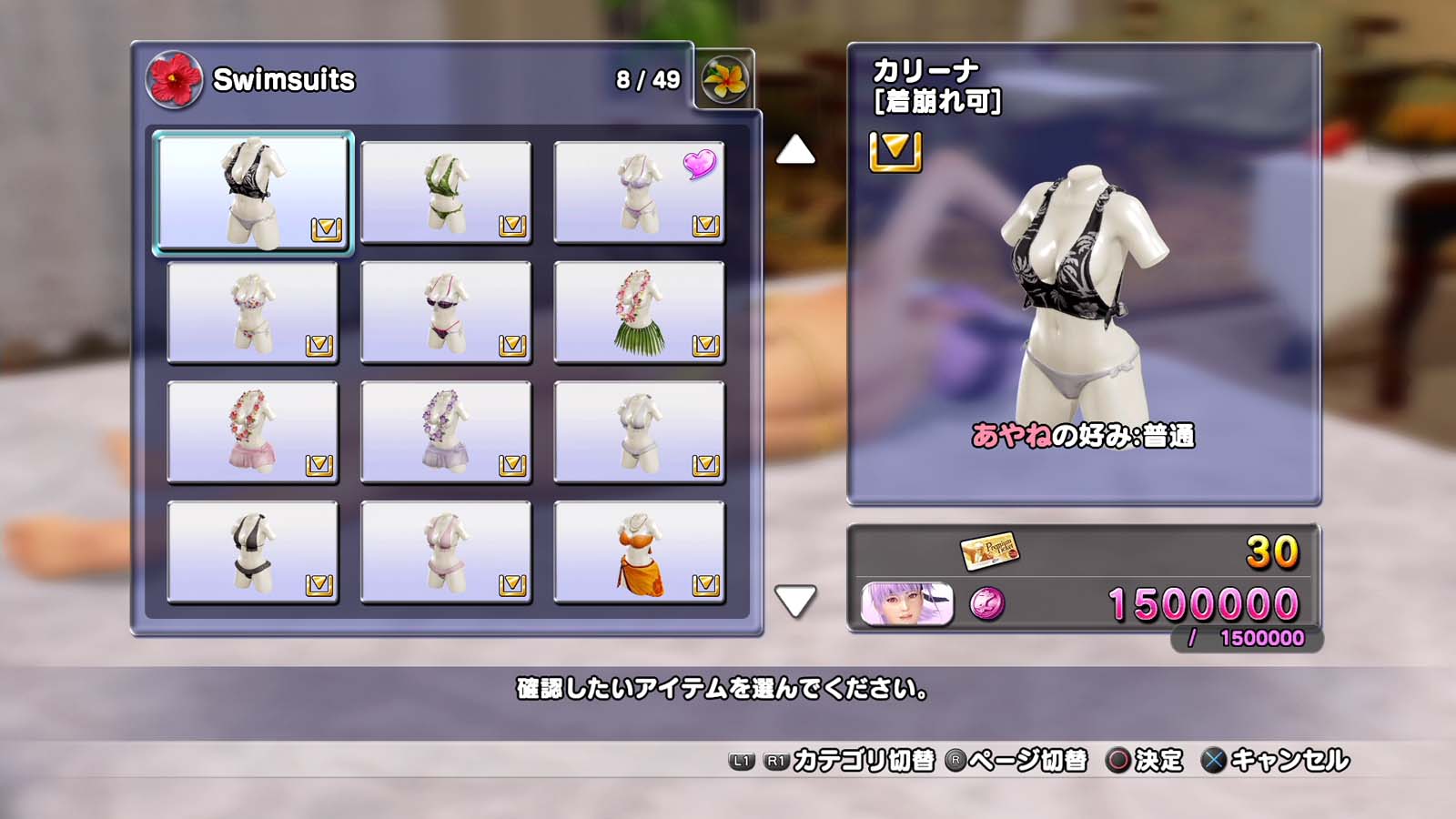Click the red hibiscus Swimsuits category icon
The height and width of the screenshot is (819, 1456).
pyautogui.click(x=174, y=80)
